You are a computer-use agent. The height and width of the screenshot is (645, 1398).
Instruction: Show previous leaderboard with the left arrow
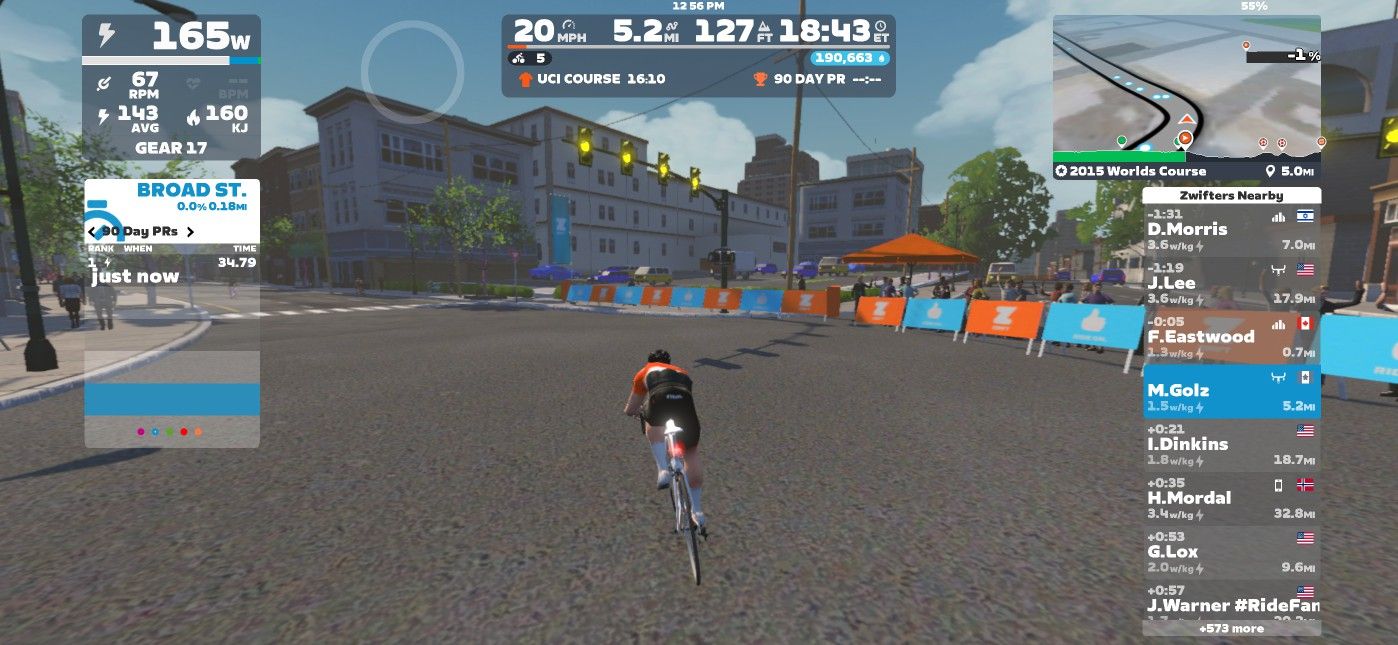[x=92, y=232]
